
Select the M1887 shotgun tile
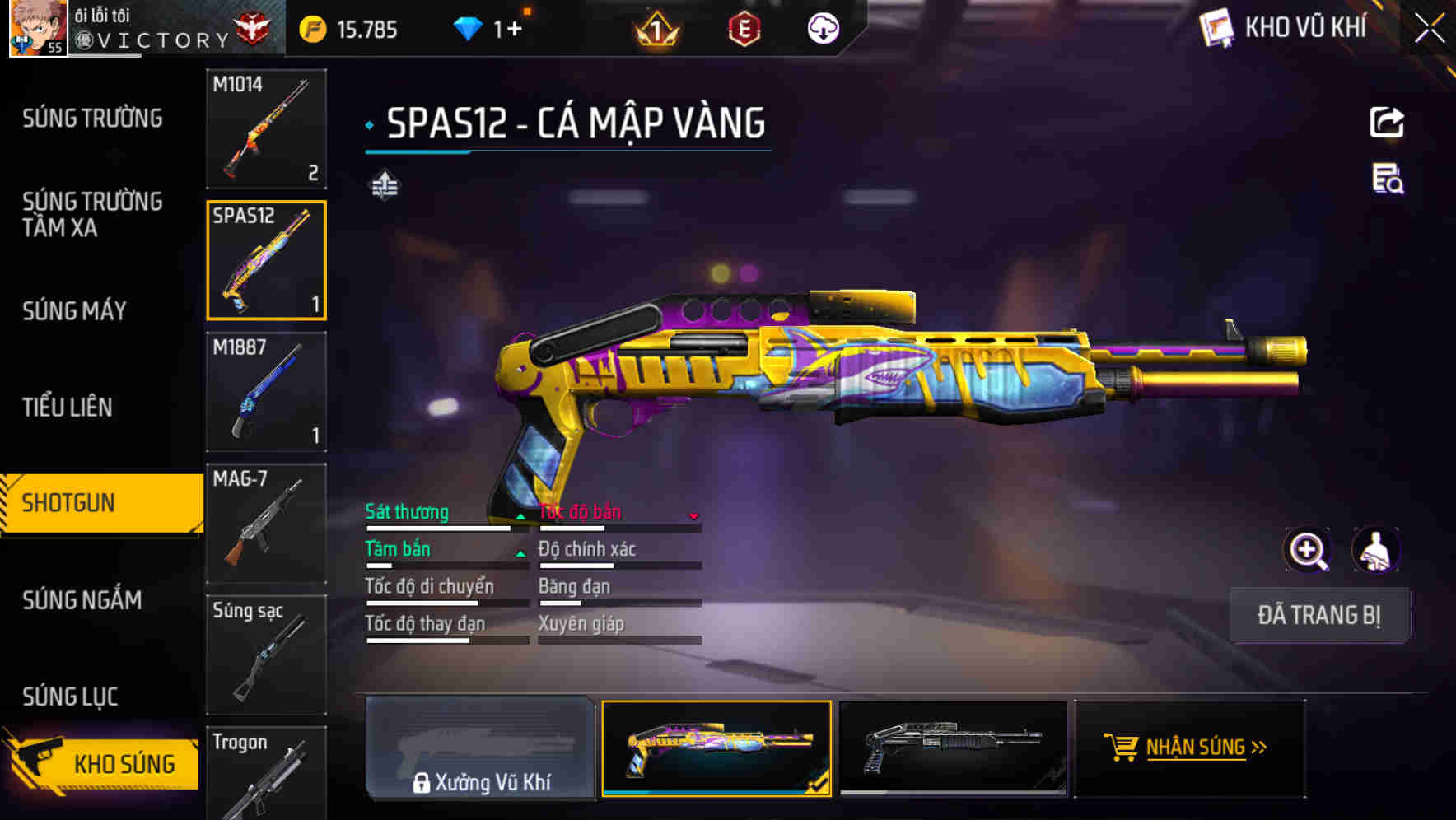click(266, 392)
